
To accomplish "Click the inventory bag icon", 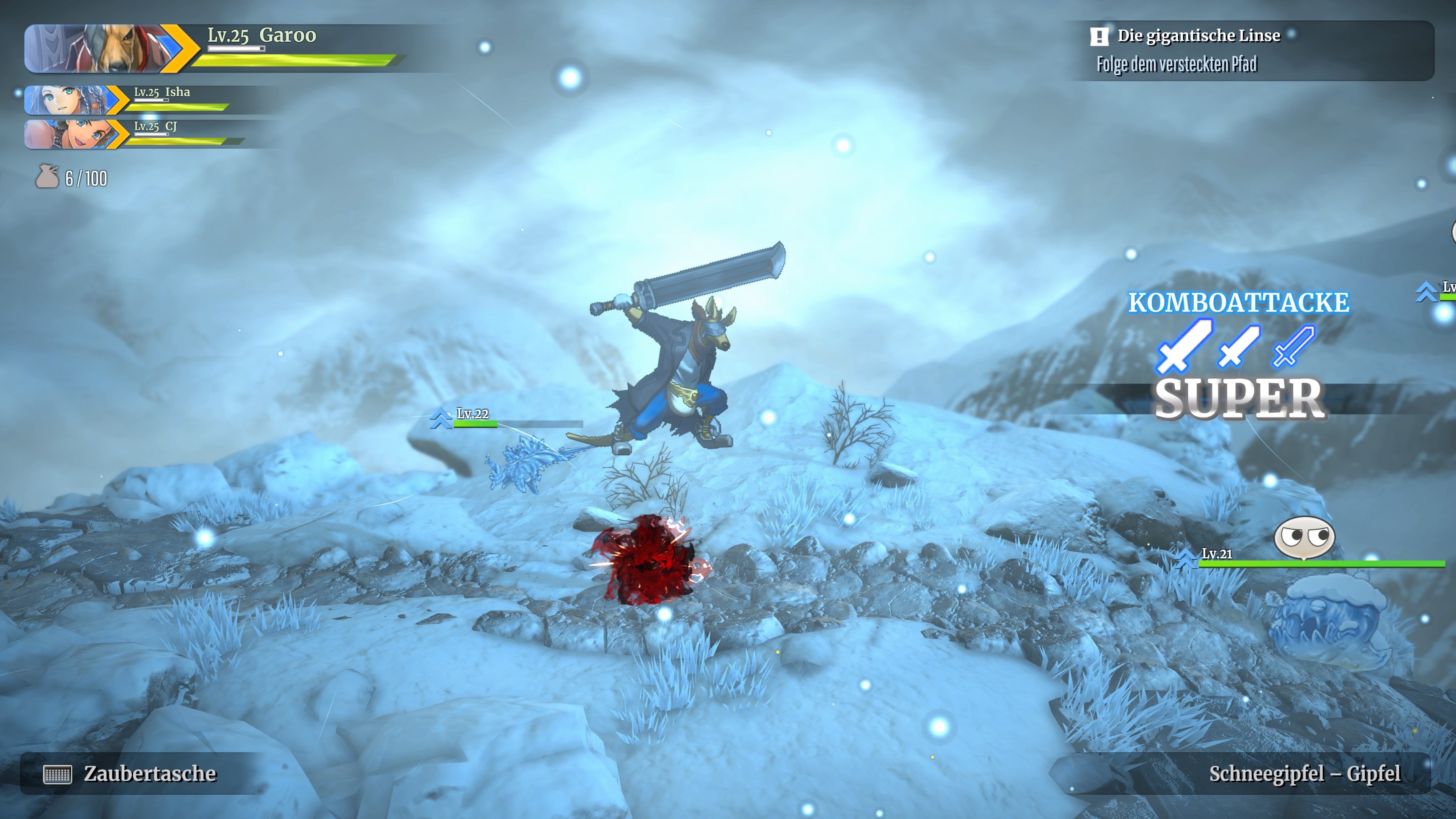I will point(47,177).
